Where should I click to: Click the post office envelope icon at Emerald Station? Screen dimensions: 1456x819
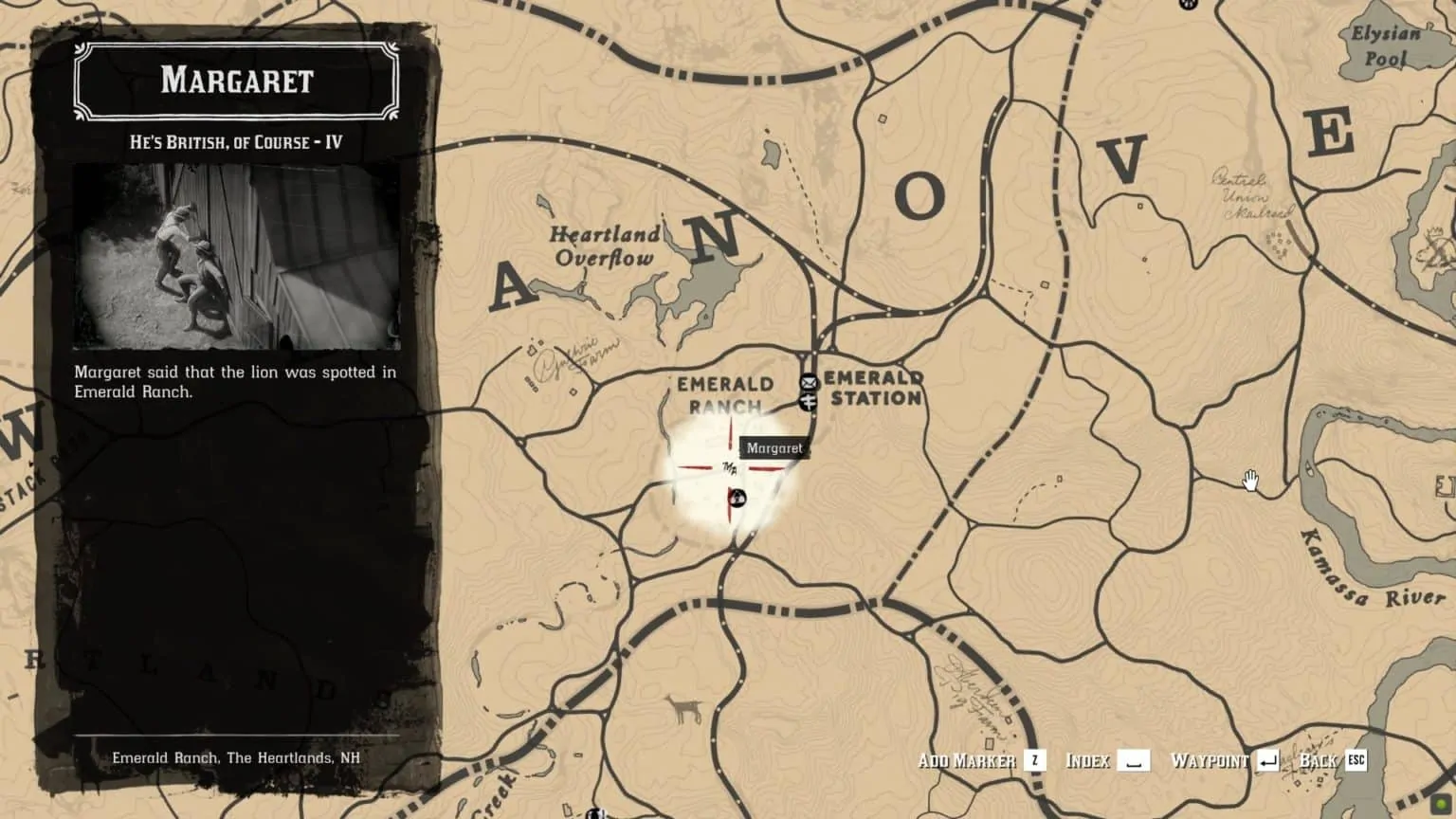[810, 383]
